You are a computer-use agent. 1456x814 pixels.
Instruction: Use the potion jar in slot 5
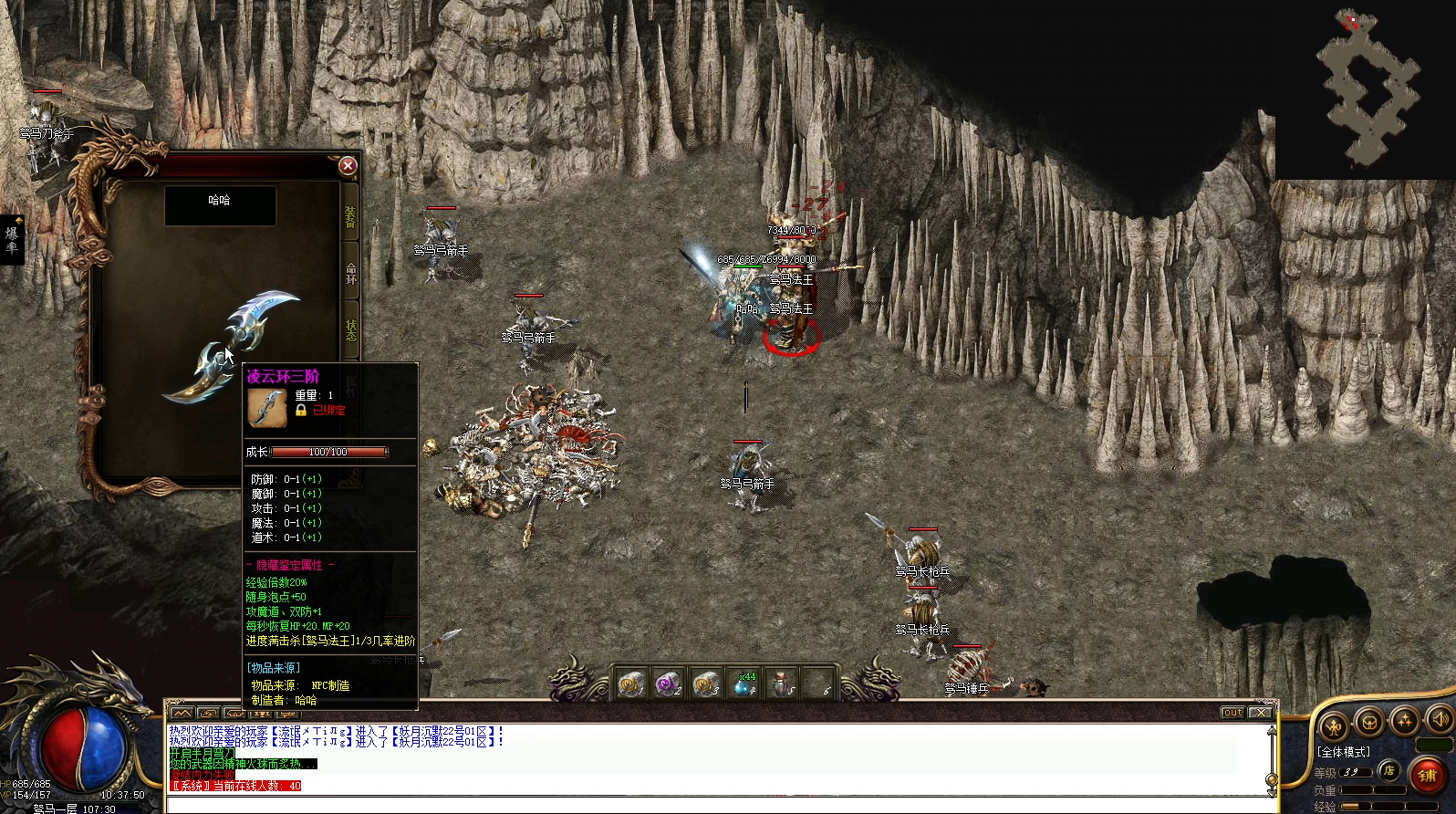pos(781,684)
